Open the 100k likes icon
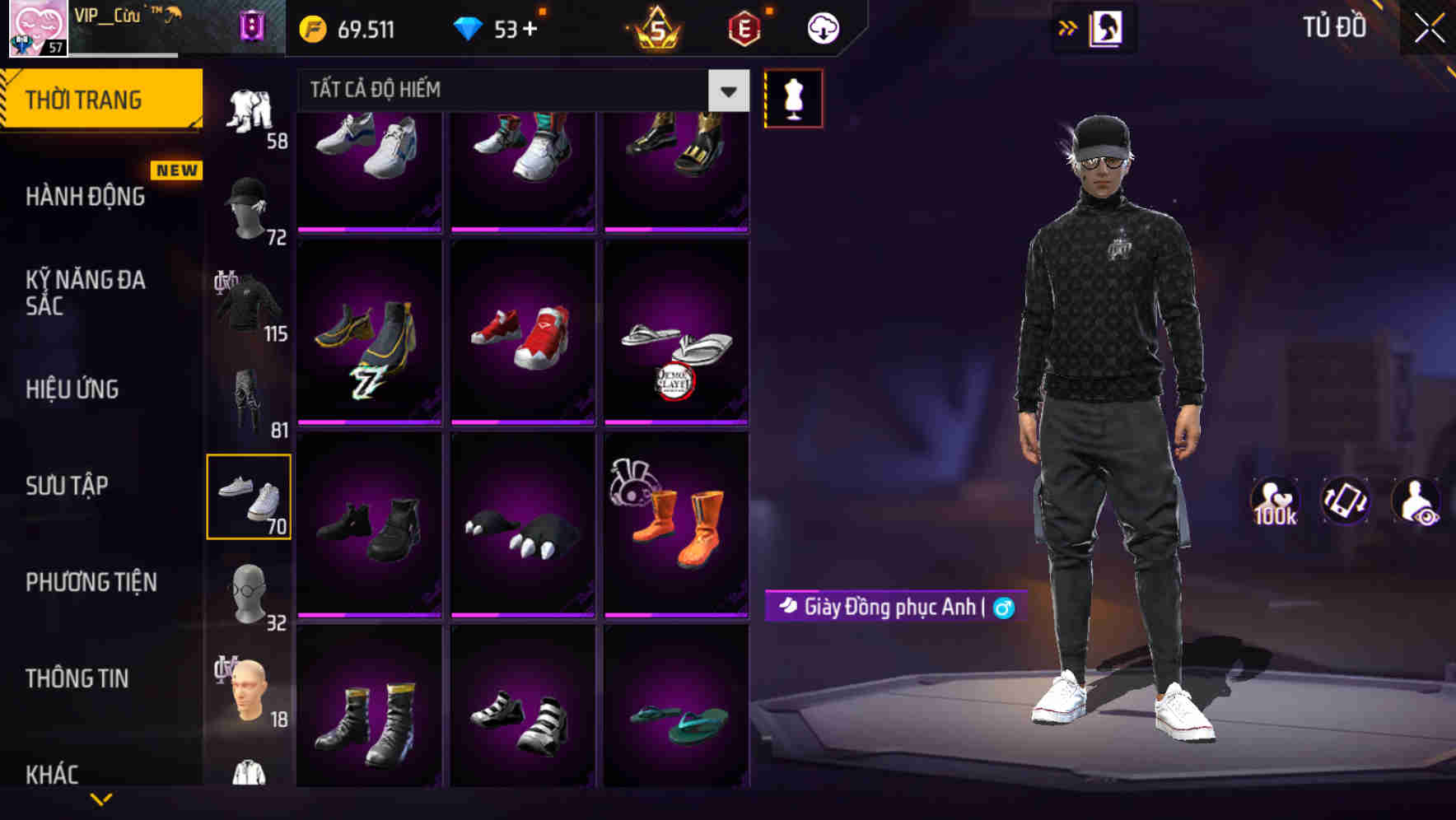This screenshot has height=820, width=1456. pyautogui.click(x=1274, y=500)
